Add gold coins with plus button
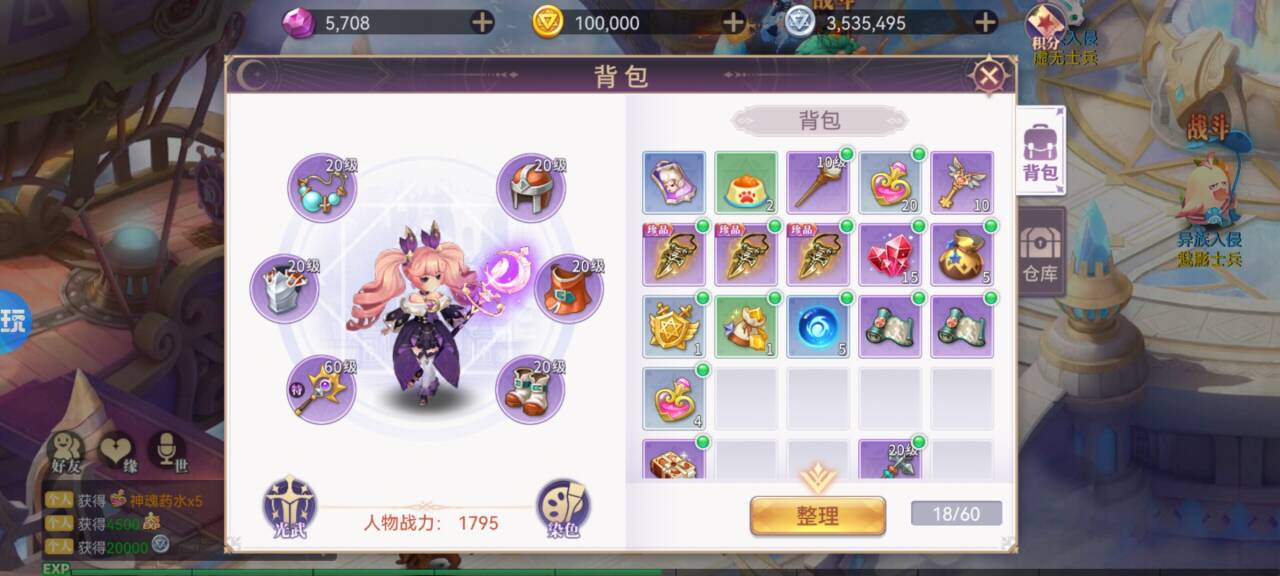This screenshot has width=1280, height=576. [x=734, y=22]
